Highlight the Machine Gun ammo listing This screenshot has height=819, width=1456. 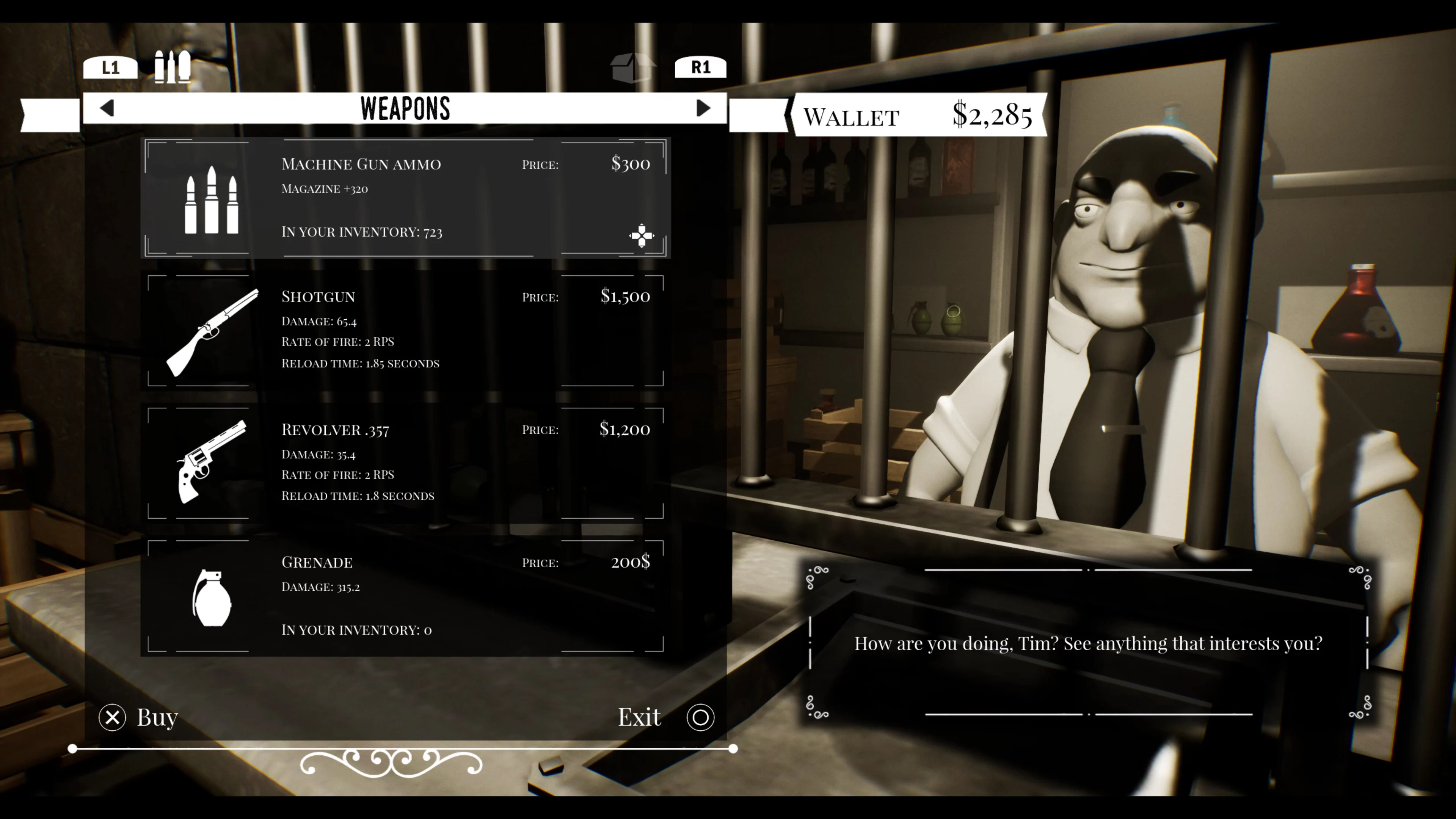click(406, 198)
